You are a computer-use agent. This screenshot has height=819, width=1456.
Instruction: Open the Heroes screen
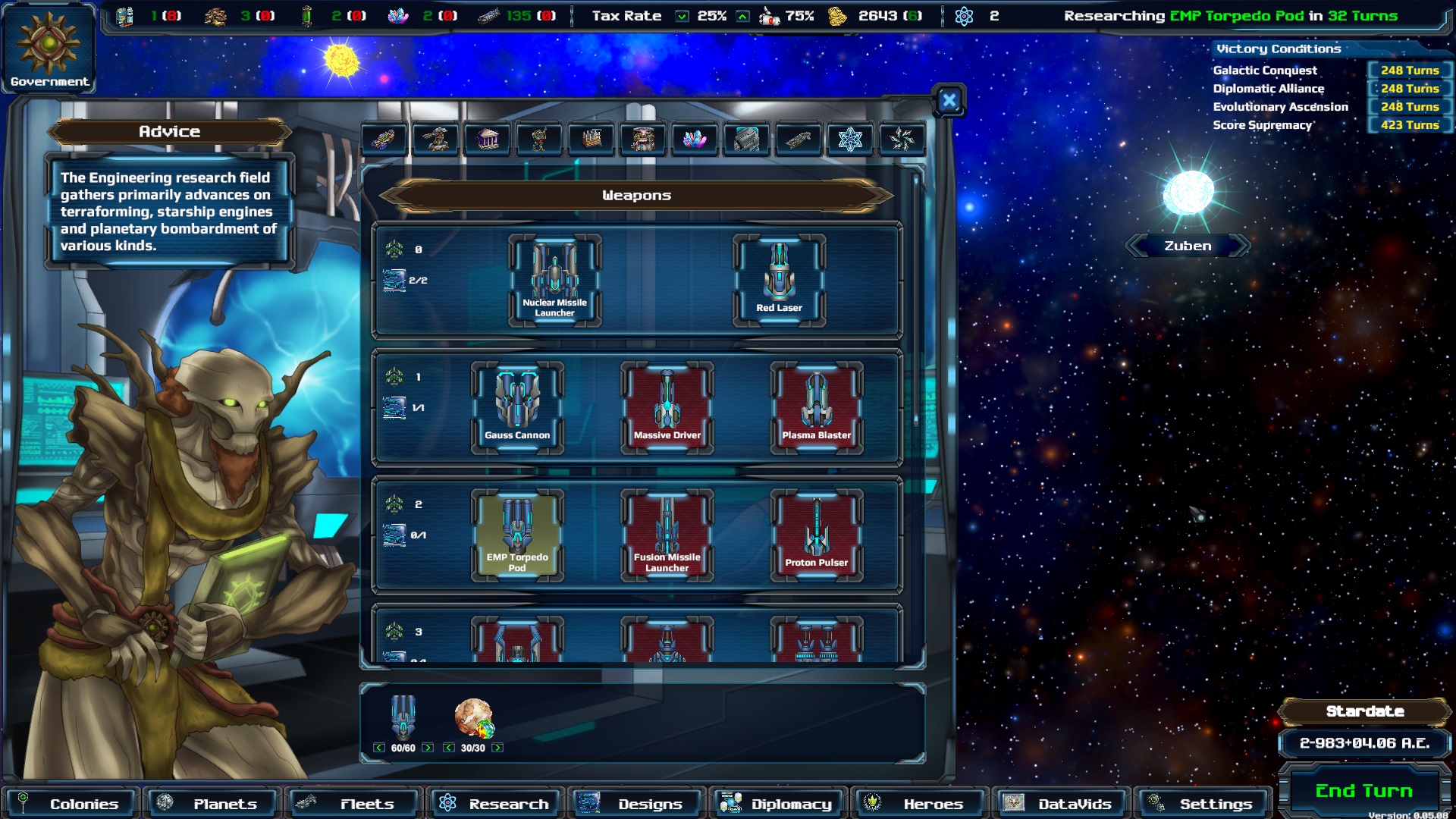(920, 803)
